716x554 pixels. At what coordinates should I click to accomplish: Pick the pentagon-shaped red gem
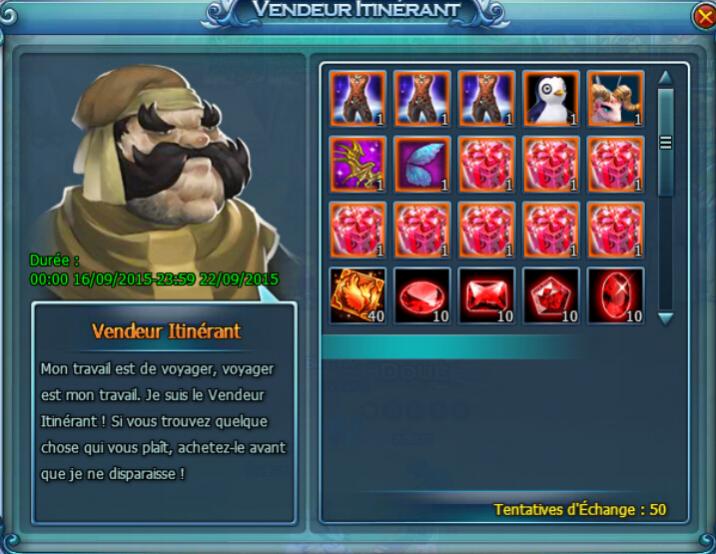point(551,295)
